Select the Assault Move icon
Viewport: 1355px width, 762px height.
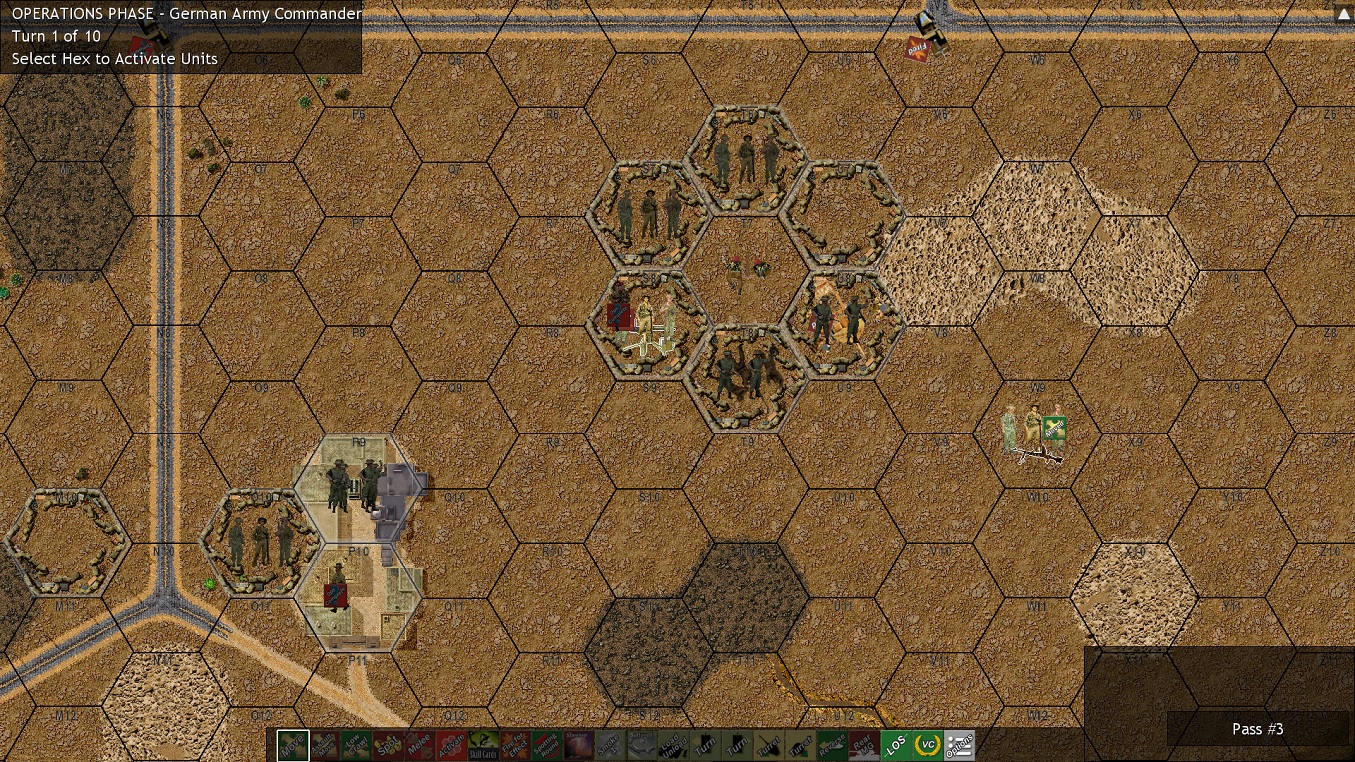[327, 746]
